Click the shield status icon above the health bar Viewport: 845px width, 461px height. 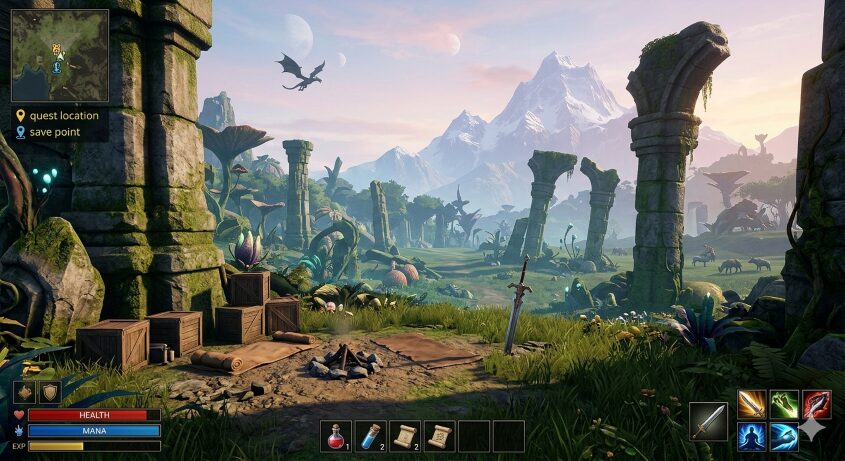point(49,391)
